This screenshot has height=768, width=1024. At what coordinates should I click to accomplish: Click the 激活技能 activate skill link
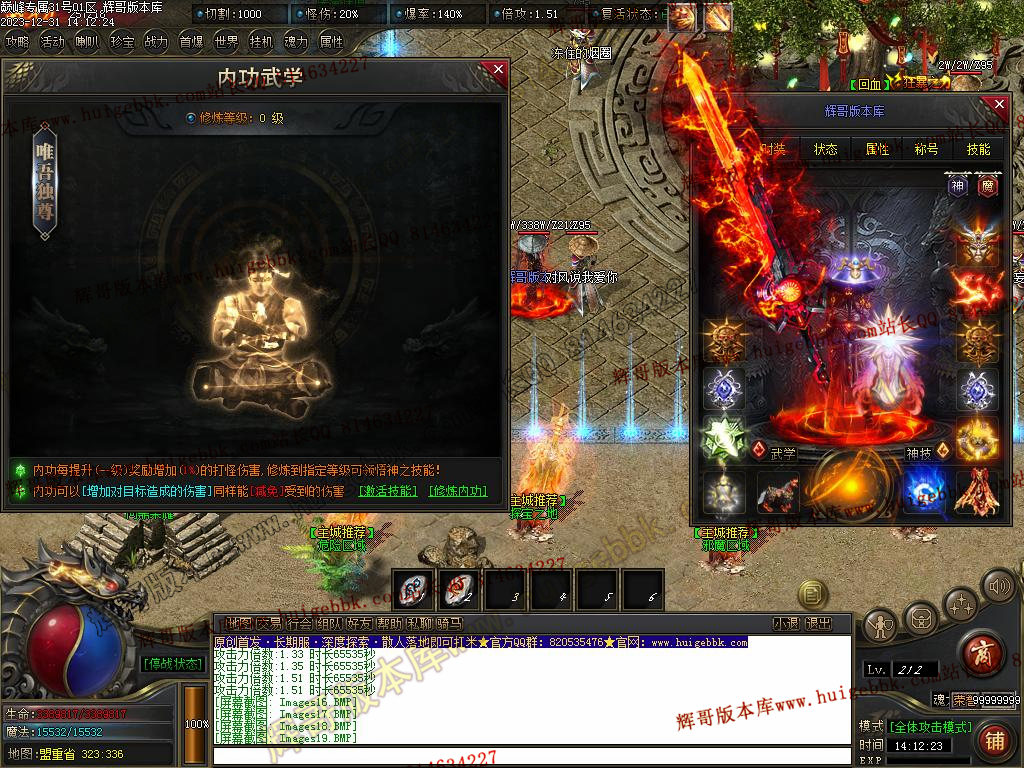click(x=388, y=491)
